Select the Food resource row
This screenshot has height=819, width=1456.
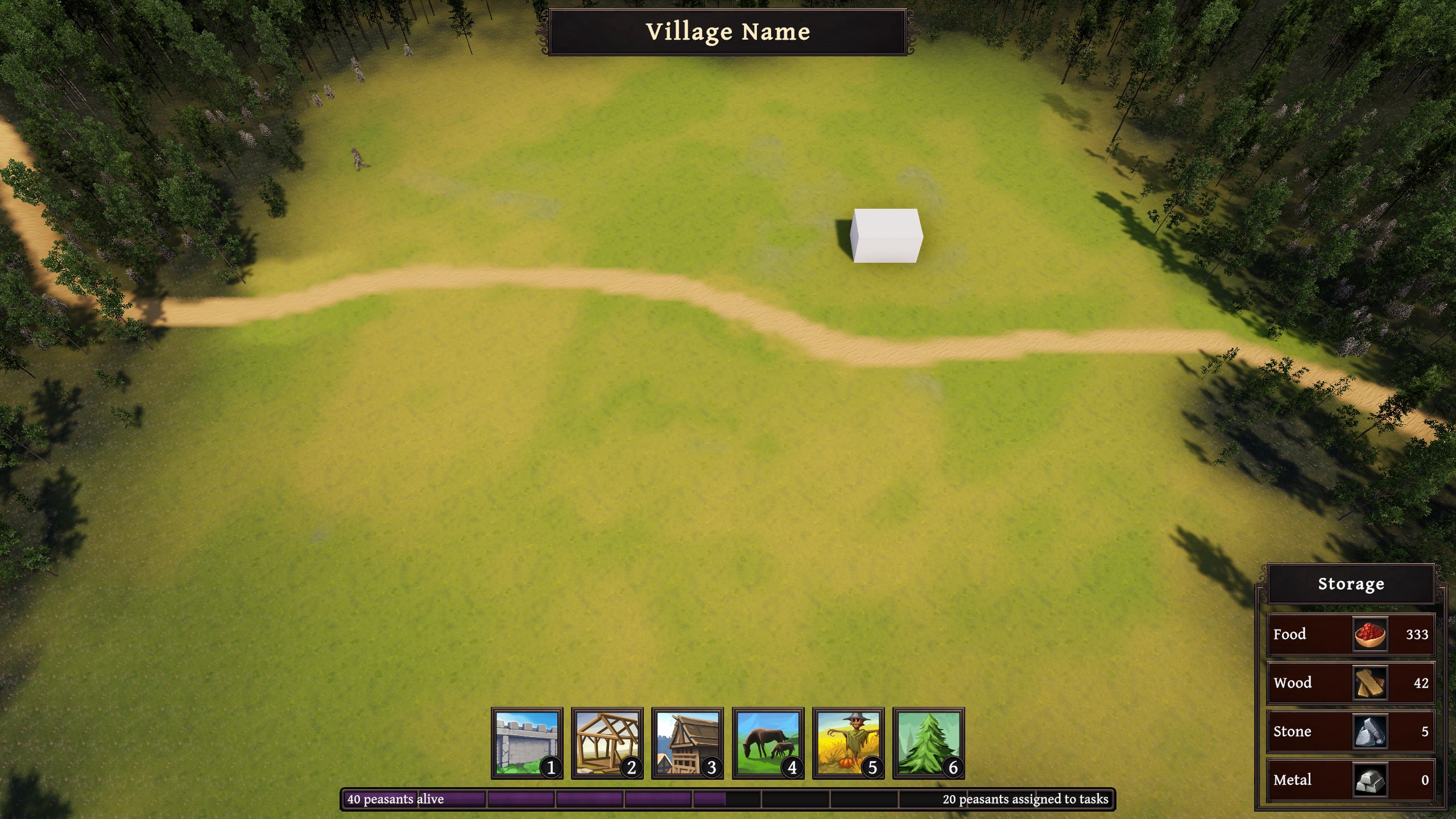pyautogui.click(x=1350, y=634)
